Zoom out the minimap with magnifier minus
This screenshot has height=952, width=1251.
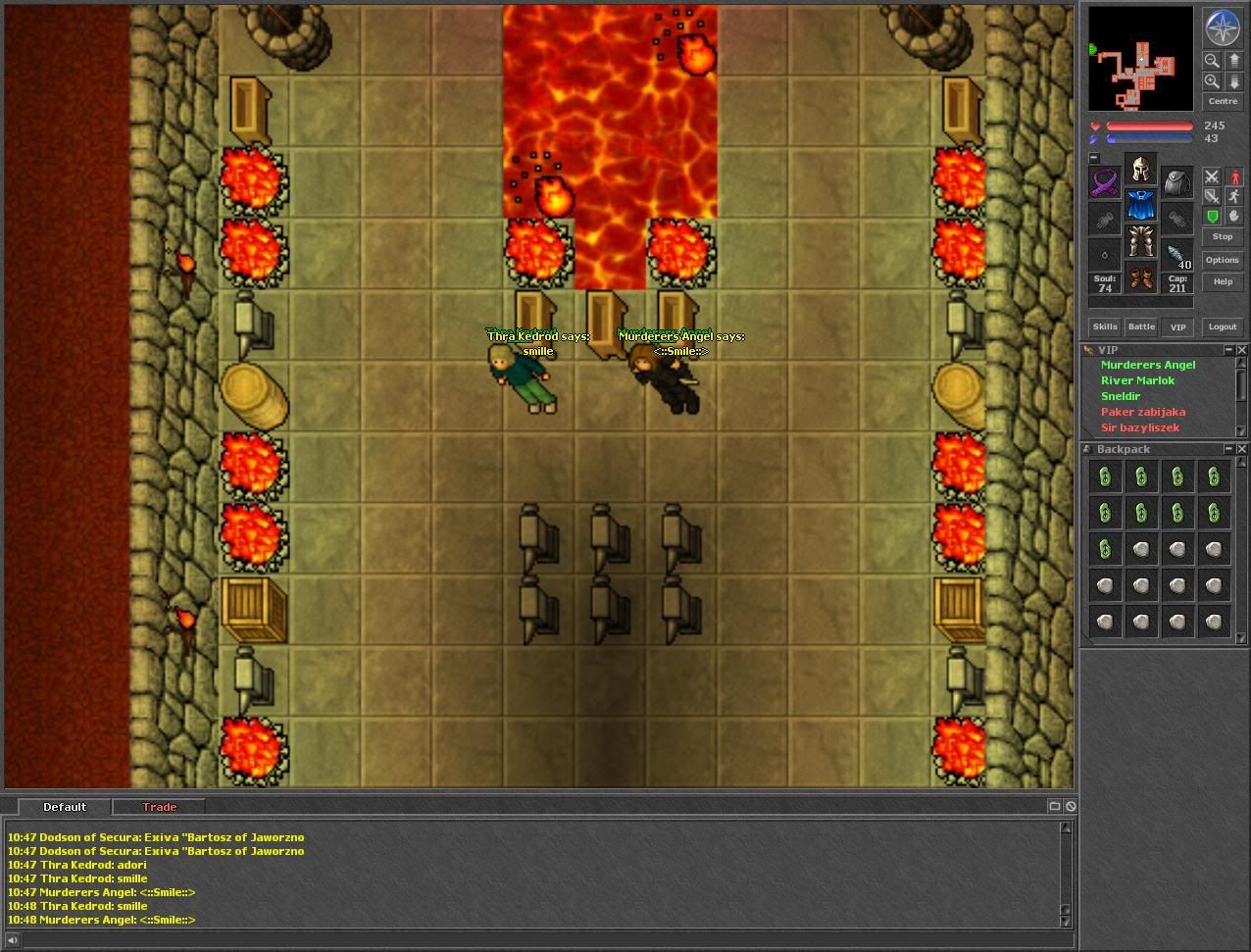pyautogui.click(x=1212, y=61)
